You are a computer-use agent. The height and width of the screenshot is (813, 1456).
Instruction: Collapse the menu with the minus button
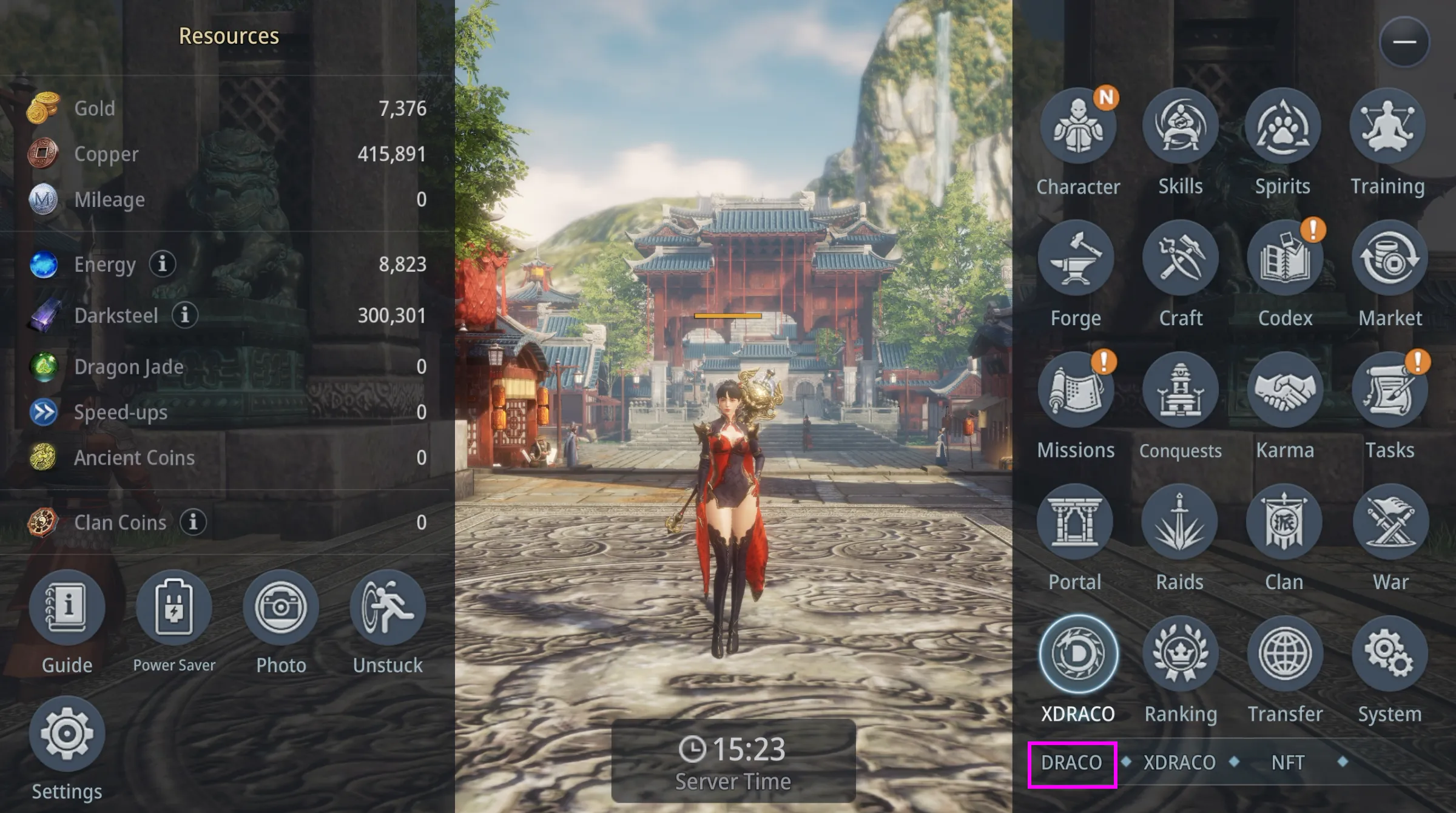pos(1404,42)
